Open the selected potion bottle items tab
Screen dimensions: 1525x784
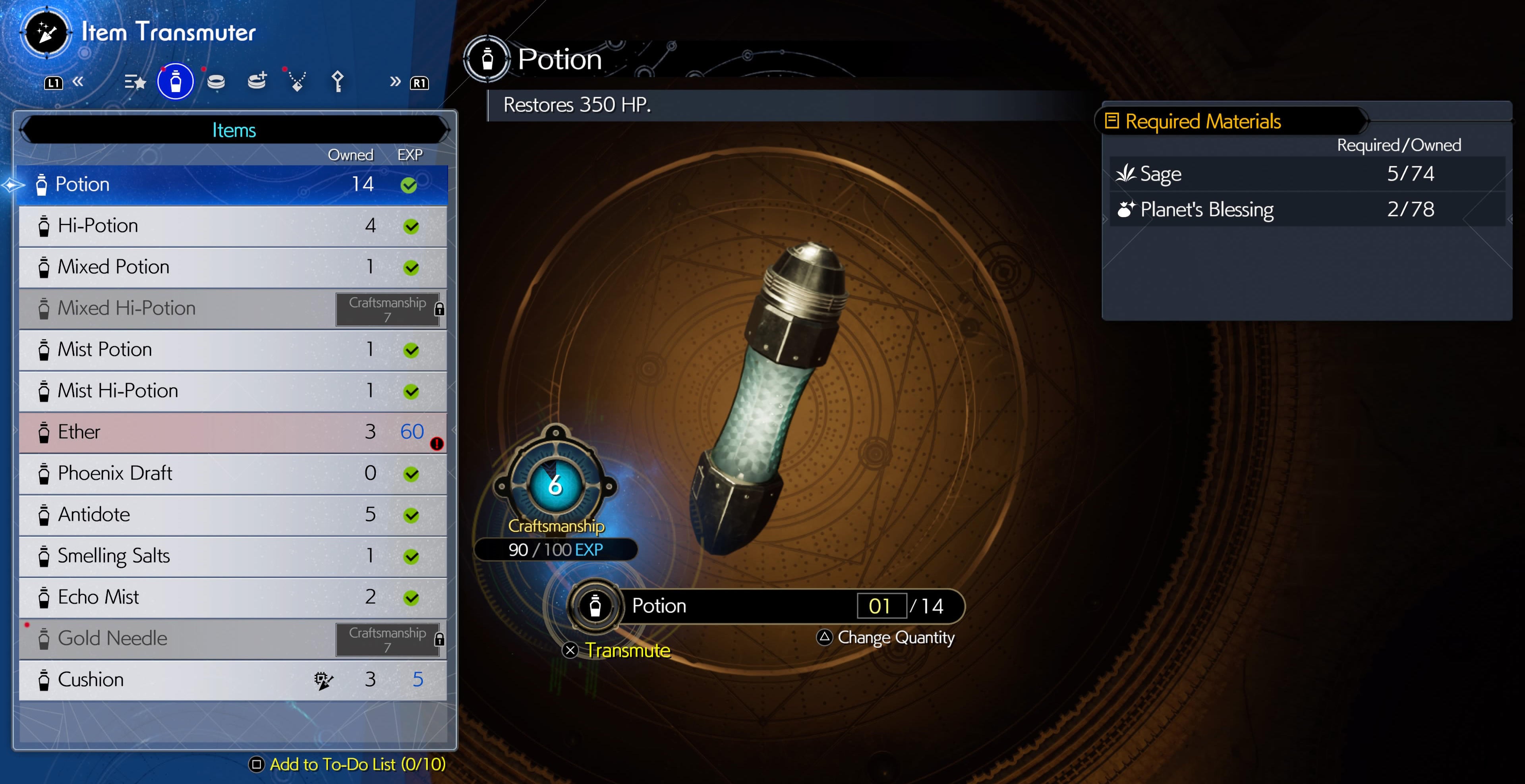pyautogui.click(x=175, y=82)
